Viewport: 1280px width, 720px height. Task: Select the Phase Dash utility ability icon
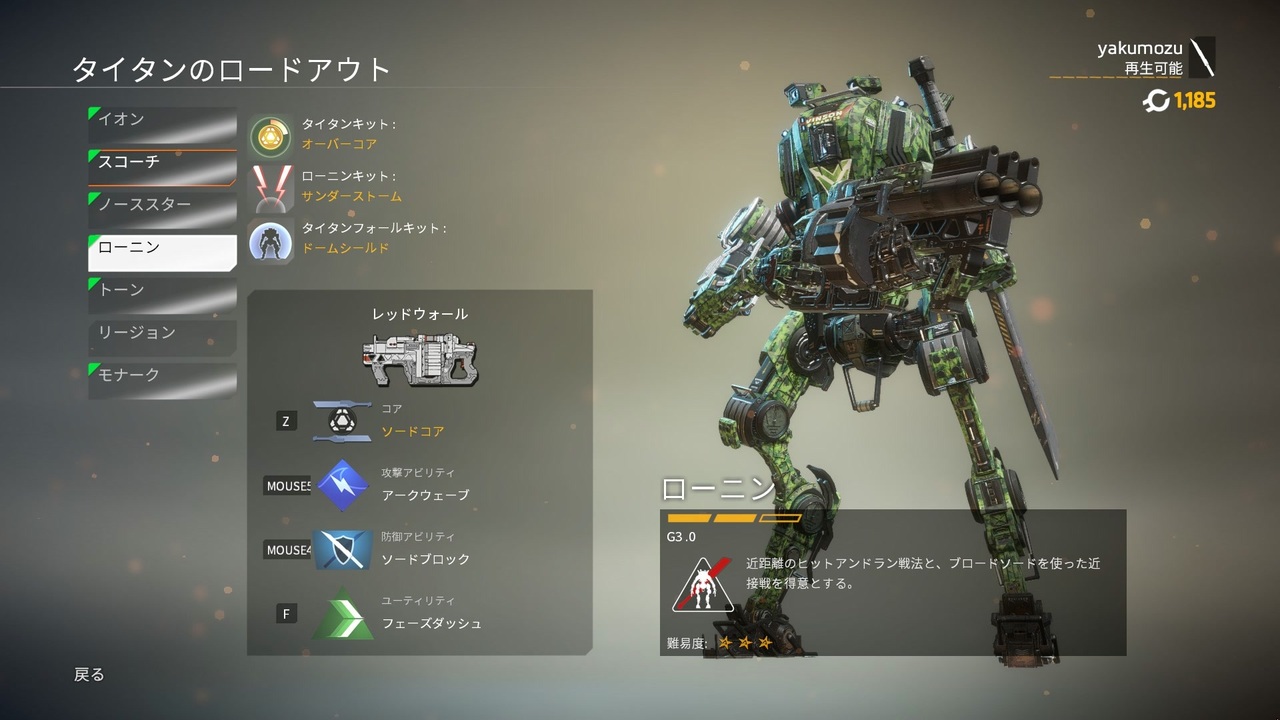(x=342, y=613)
